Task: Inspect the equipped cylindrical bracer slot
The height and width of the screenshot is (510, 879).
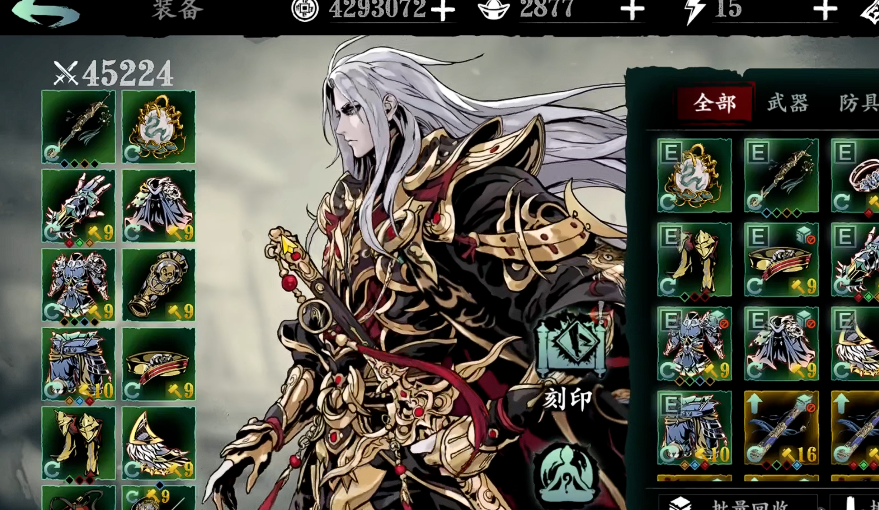Action: [x=159, y=285]
